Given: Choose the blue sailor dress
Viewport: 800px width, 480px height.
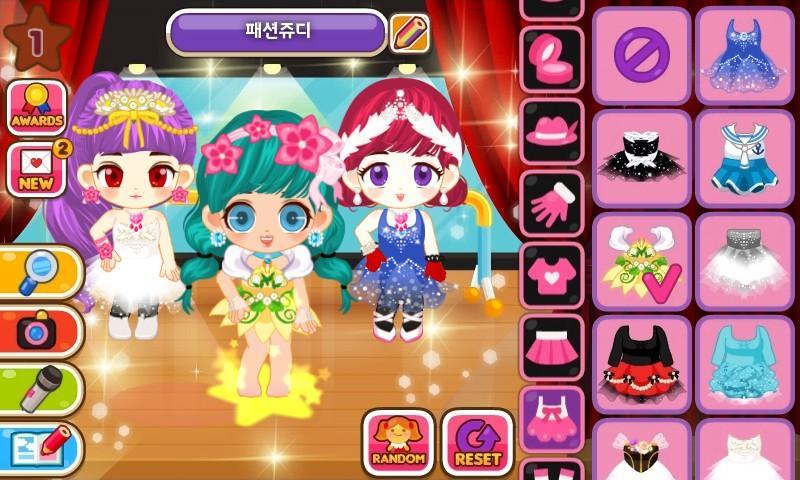Looking at the screenshot, I should (744, 157).
